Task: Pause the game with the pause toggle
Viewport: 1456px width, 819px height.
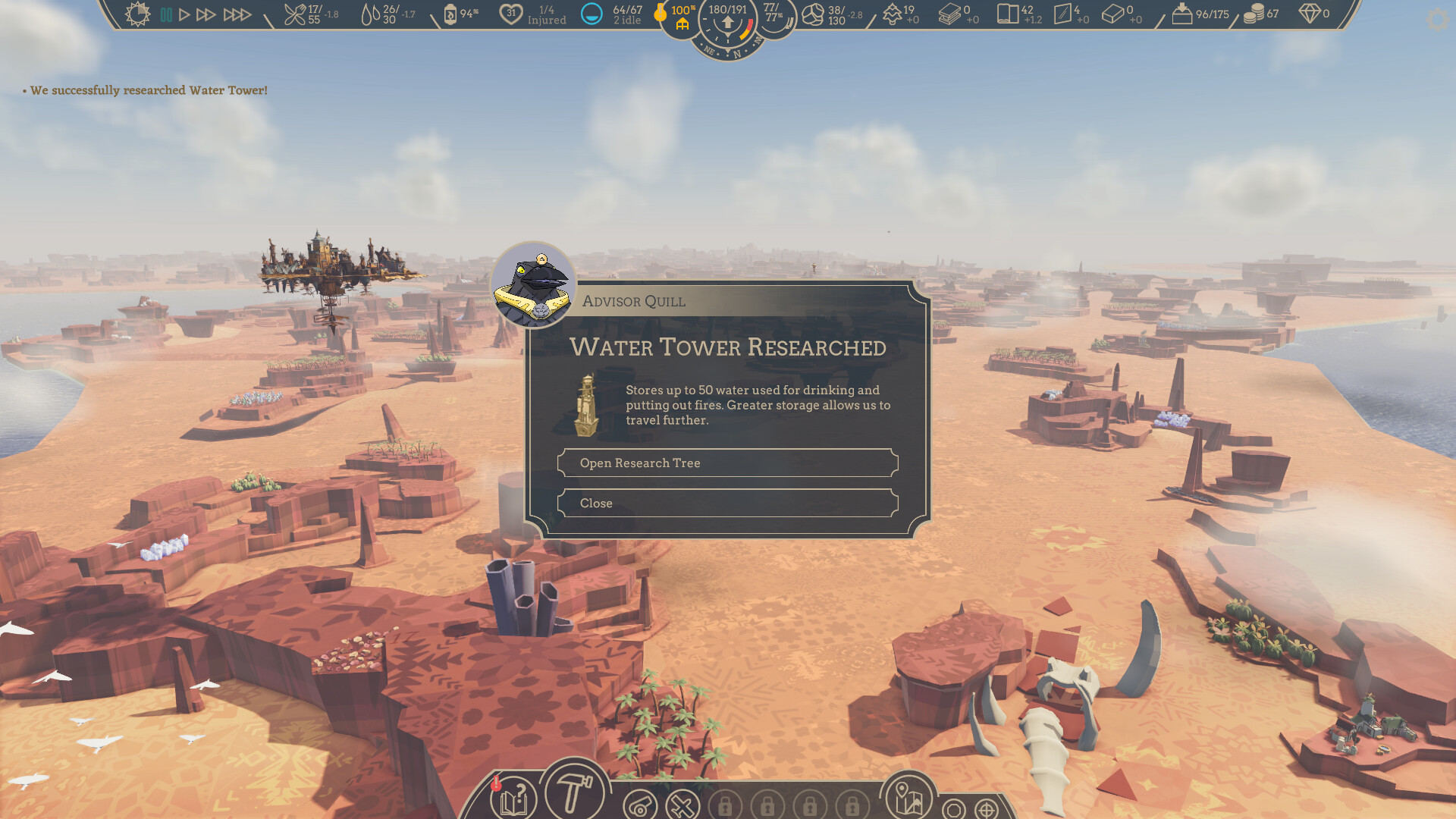Action: [x=166, y=13]
